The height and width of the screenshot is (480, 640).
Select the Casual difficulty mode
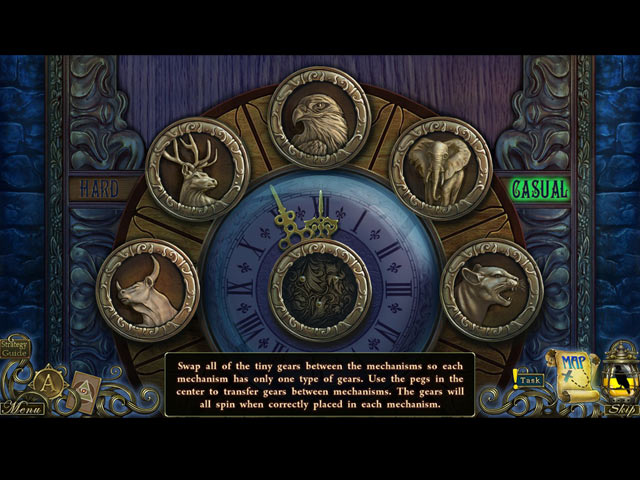(x=539, y=188)
